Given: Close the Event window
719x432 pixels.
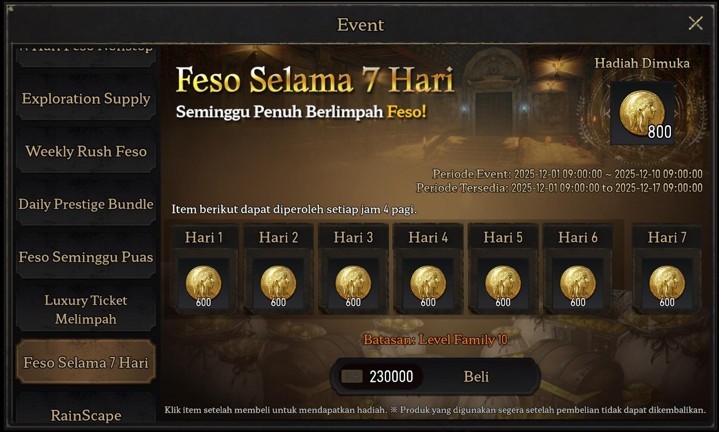Looking at the screenshot, I should pos(696,23).
